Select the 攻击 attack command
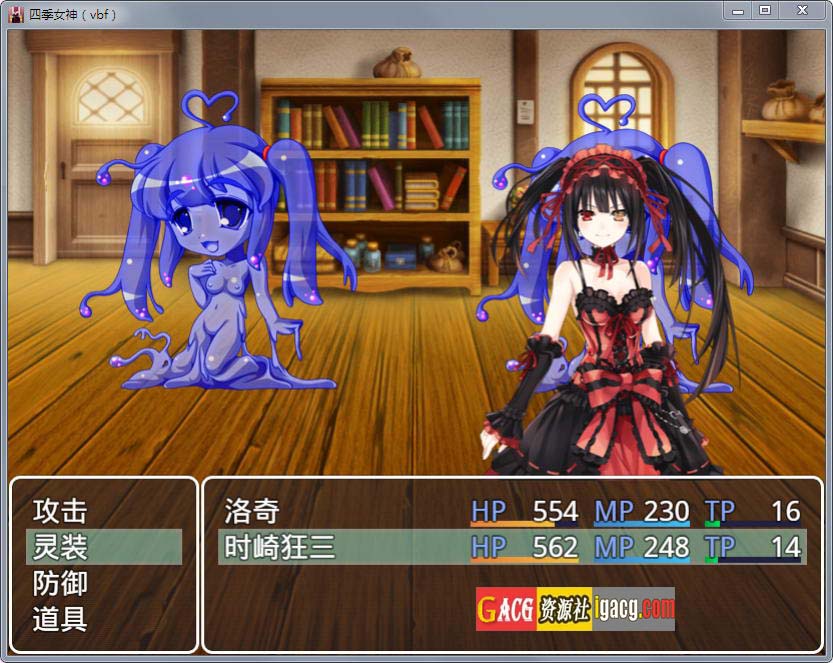 click(61, 511)
